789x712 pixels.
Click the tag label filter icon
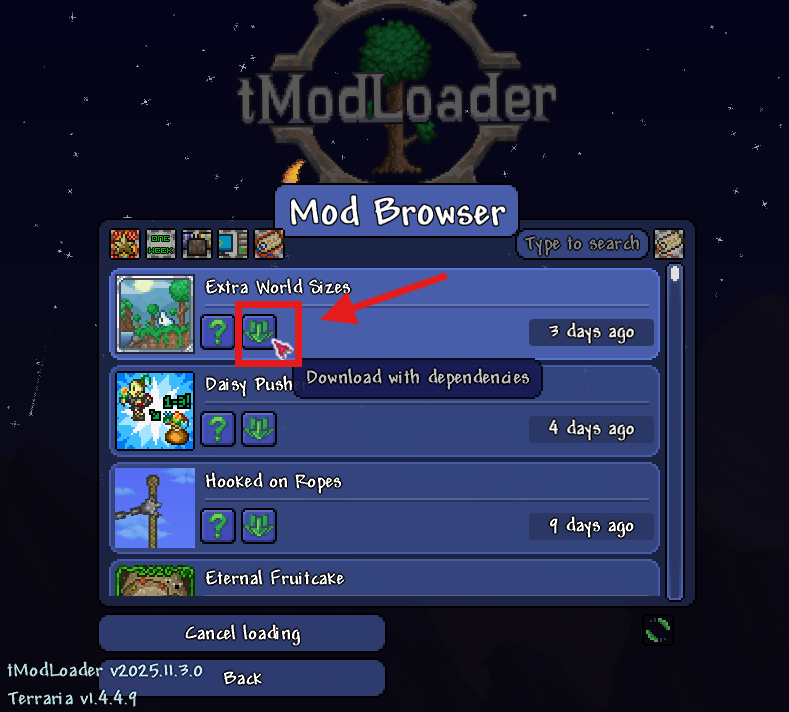click(x=268, y=244)
